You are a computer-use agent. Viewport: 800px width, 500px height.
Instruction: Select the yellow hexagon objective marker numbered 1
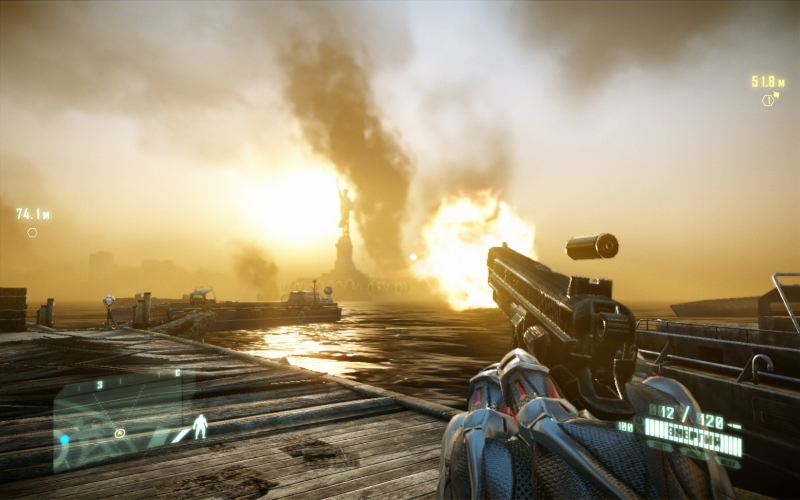pos(768,99)
